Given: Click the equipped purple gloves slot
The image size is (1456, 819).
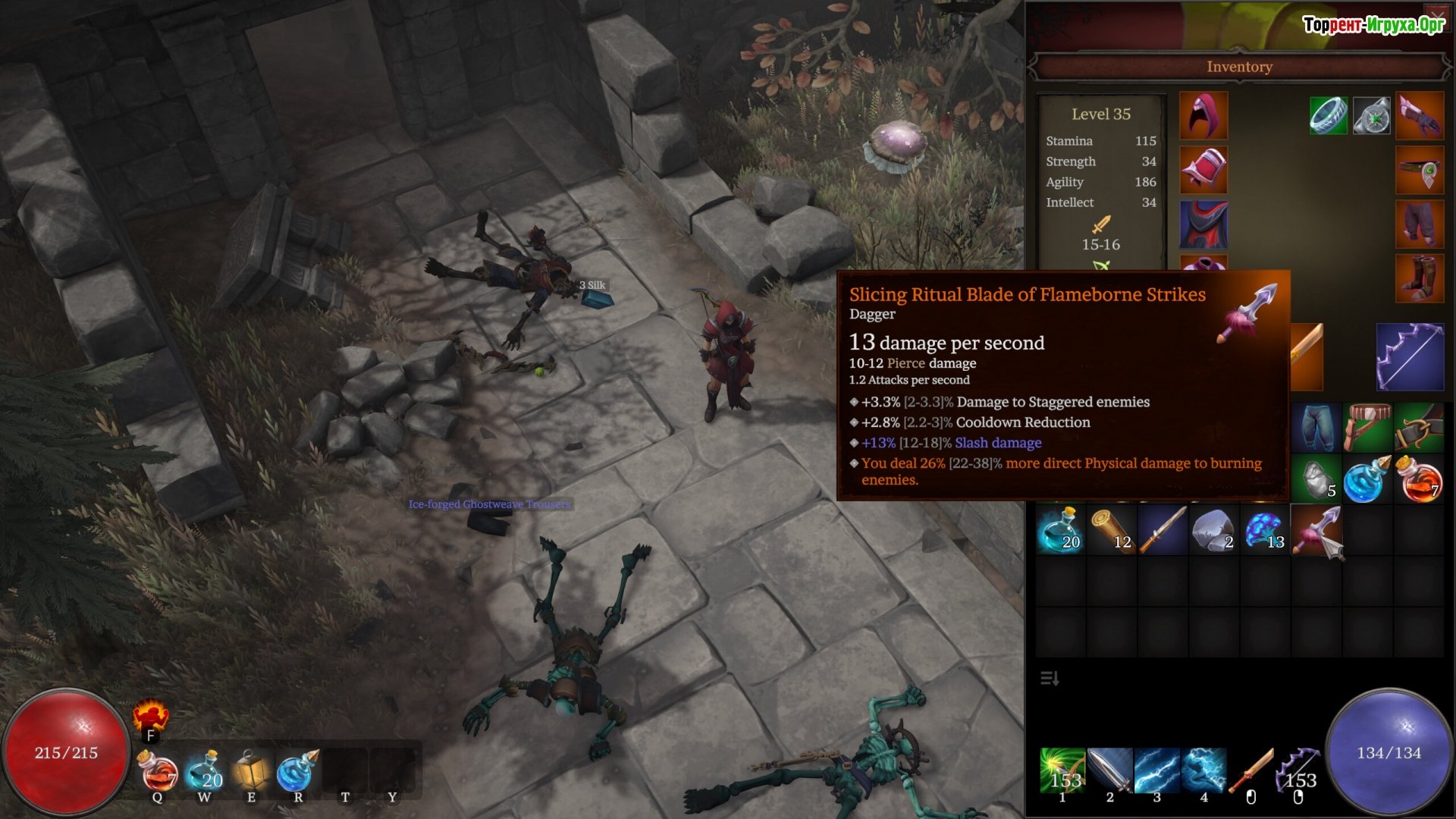Looking at the screenshot, I should [1420, 115].
